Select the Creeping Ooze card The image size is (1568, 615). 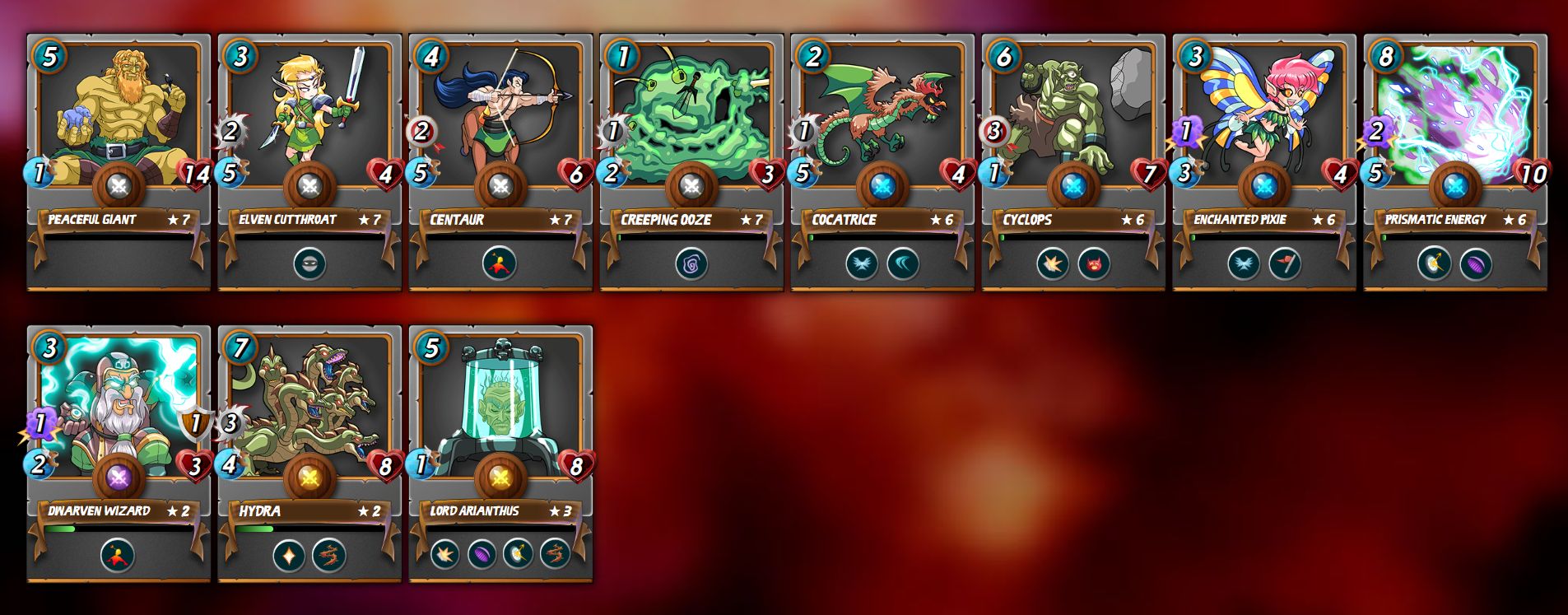tap(691, 115)
